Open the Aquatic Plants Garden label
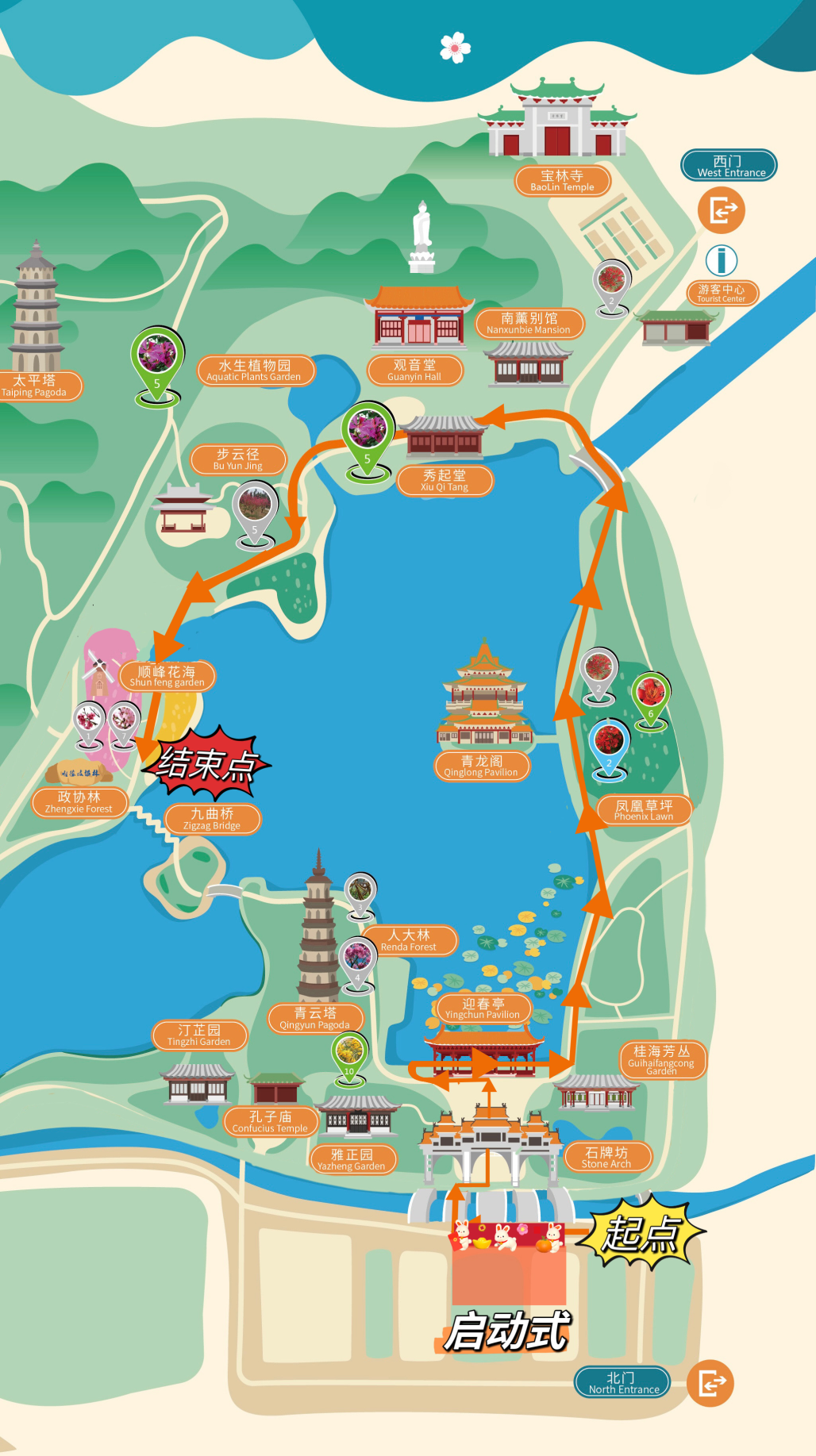 (254, 371)
